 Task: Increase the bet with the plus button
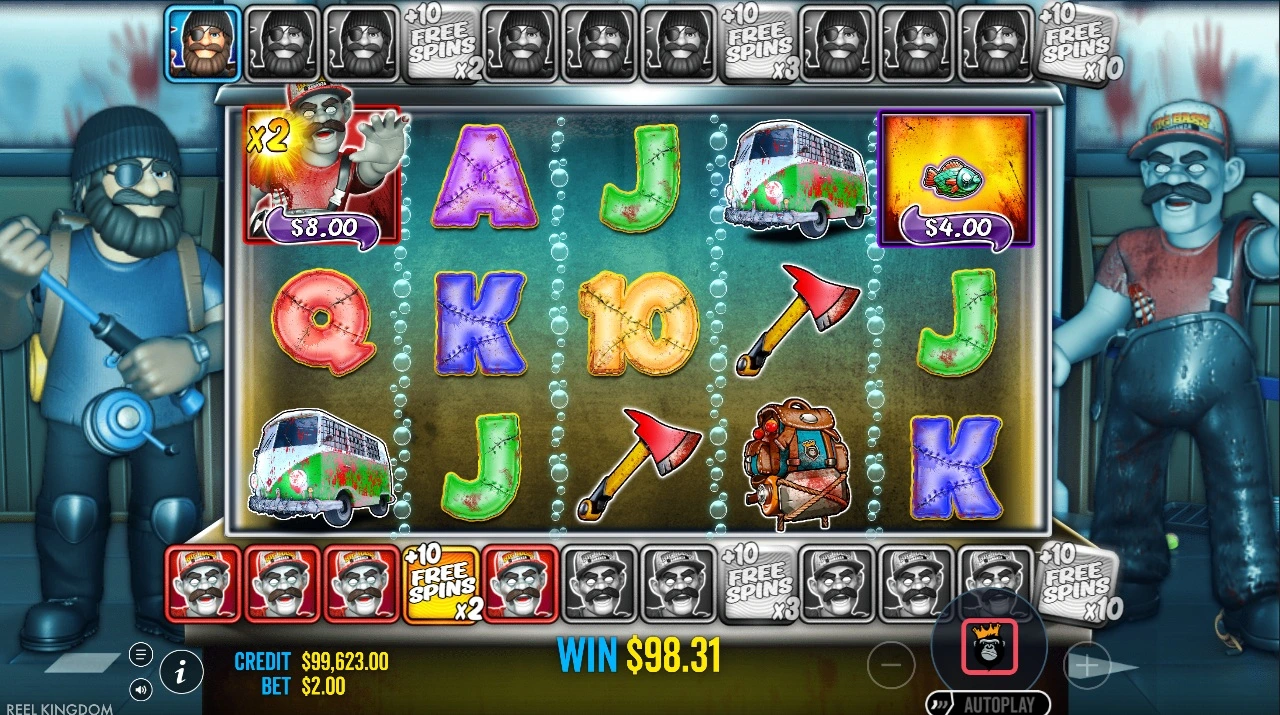[x=1087, y=665]
